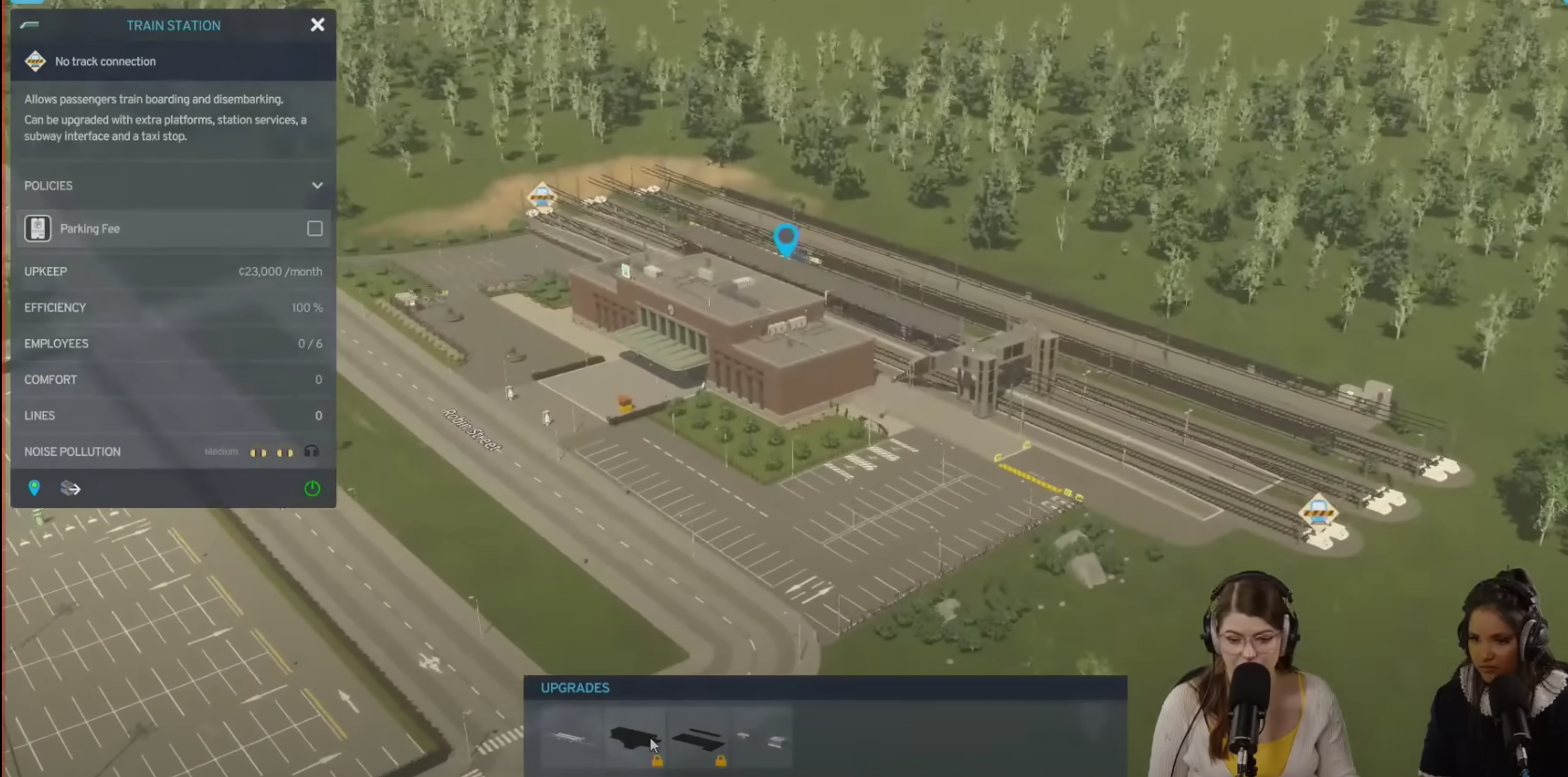Click the headphones icon next to noise pollution
The width and height of the screenshot is (1568, 777).
312,451
